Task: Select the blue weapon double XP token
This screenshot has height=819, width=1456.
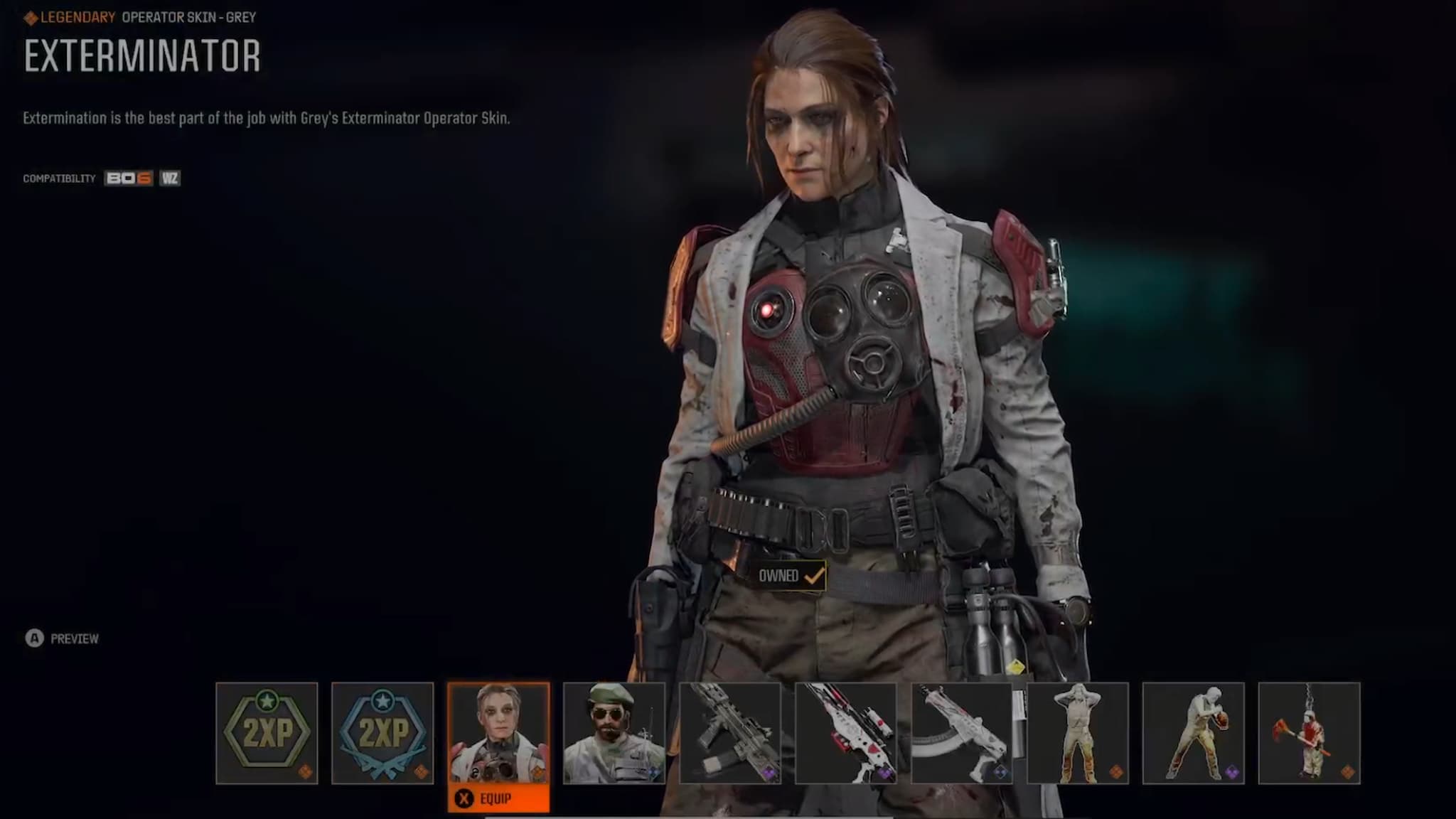Action: pyautogui.click(x=382, y=733)
